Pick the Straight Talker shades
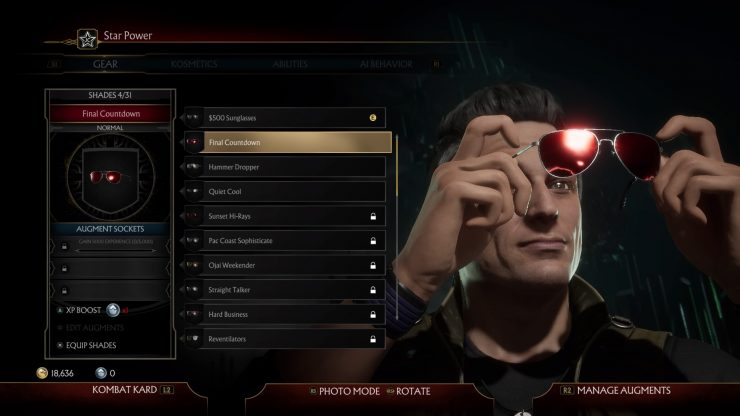Screen dimensions: 740x416 click(x=295, y=290)
